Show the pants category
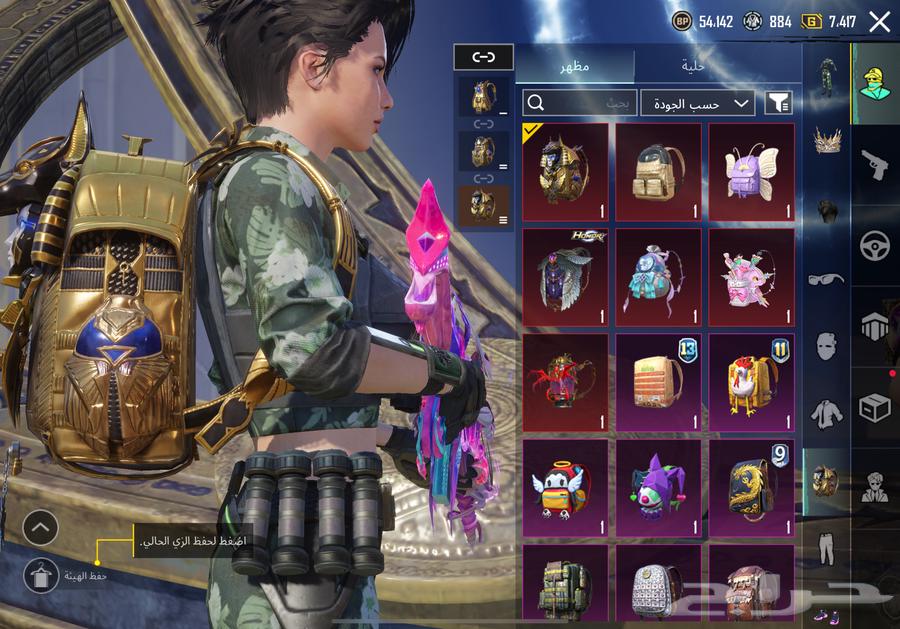 coord(826,548)
